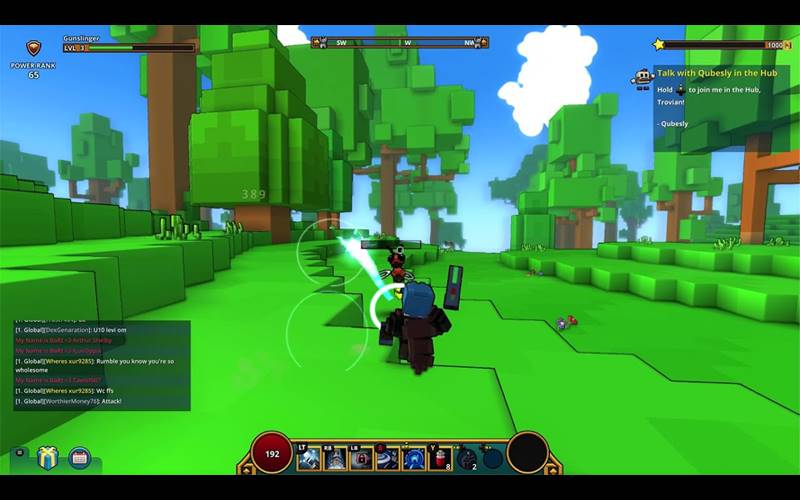
Task: Open the global chat box
Action: [x=101, y=365]
